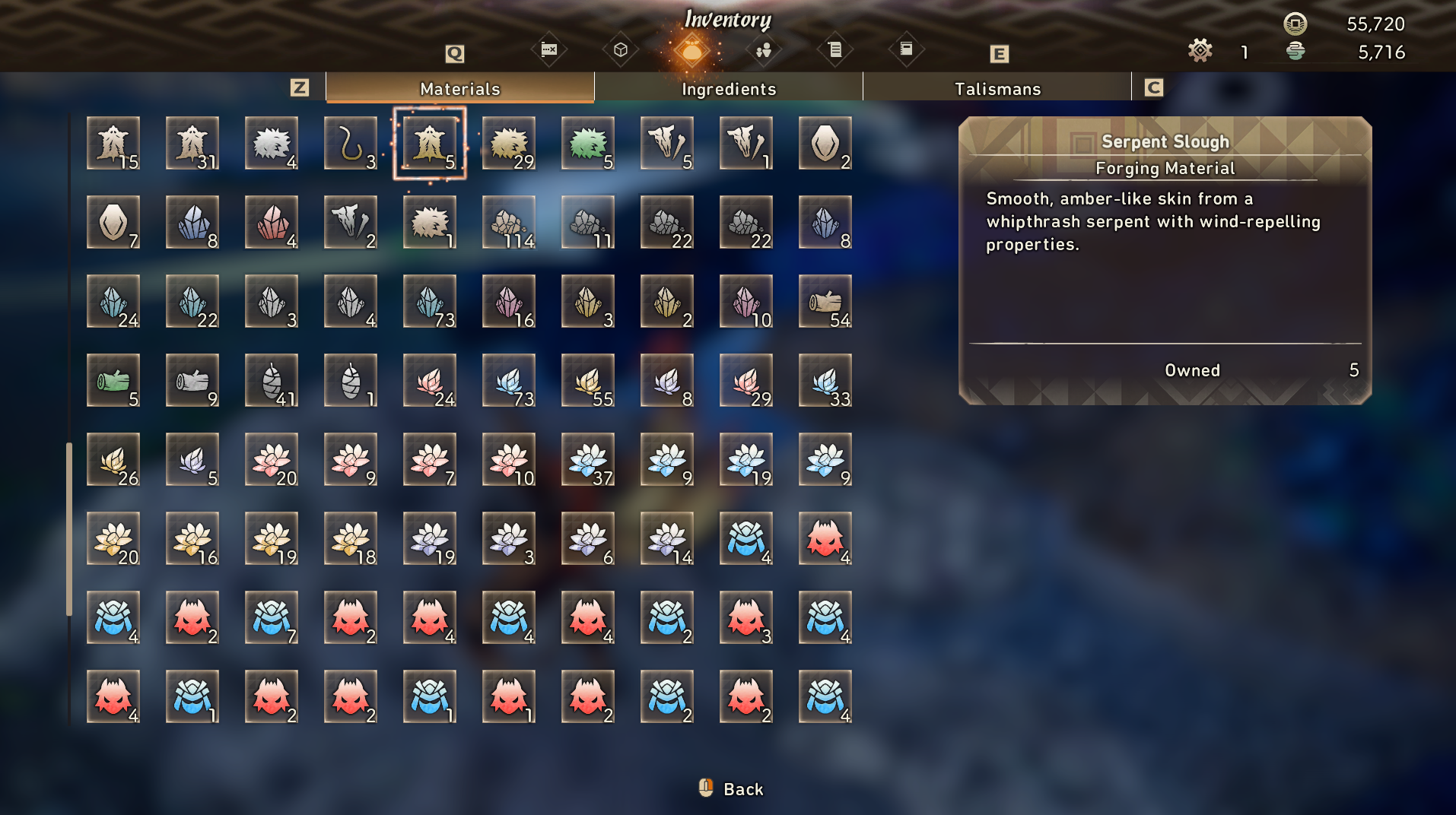Pick the tan wood log with 54

coord(825,301)
